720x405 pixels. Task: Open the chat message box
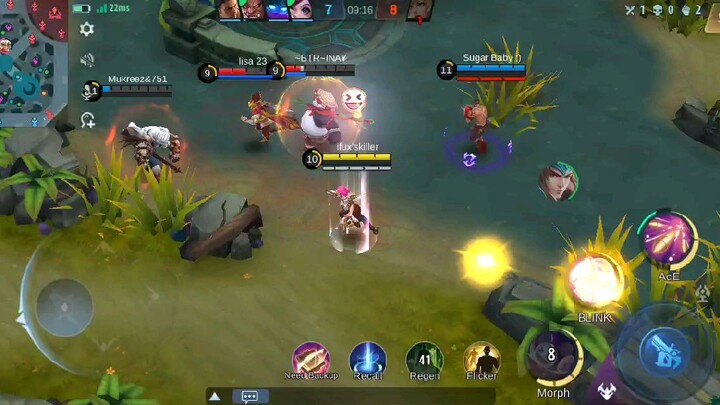click(249, 396)
